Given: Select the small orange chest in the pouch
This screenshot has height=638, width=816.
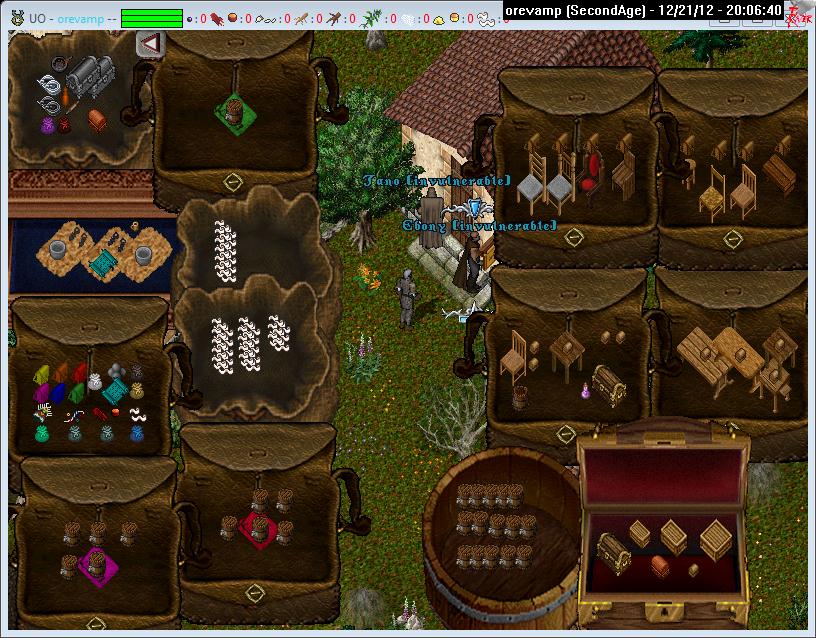Looking at the screenshot, I should pos(97,119).
